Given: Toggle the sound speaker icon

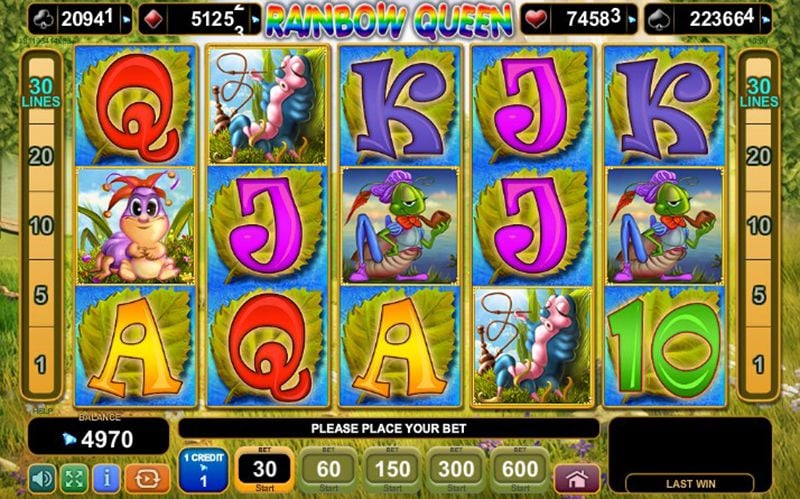Looking at the screenshot, I should pyautogui.click(x=41, y=476).
